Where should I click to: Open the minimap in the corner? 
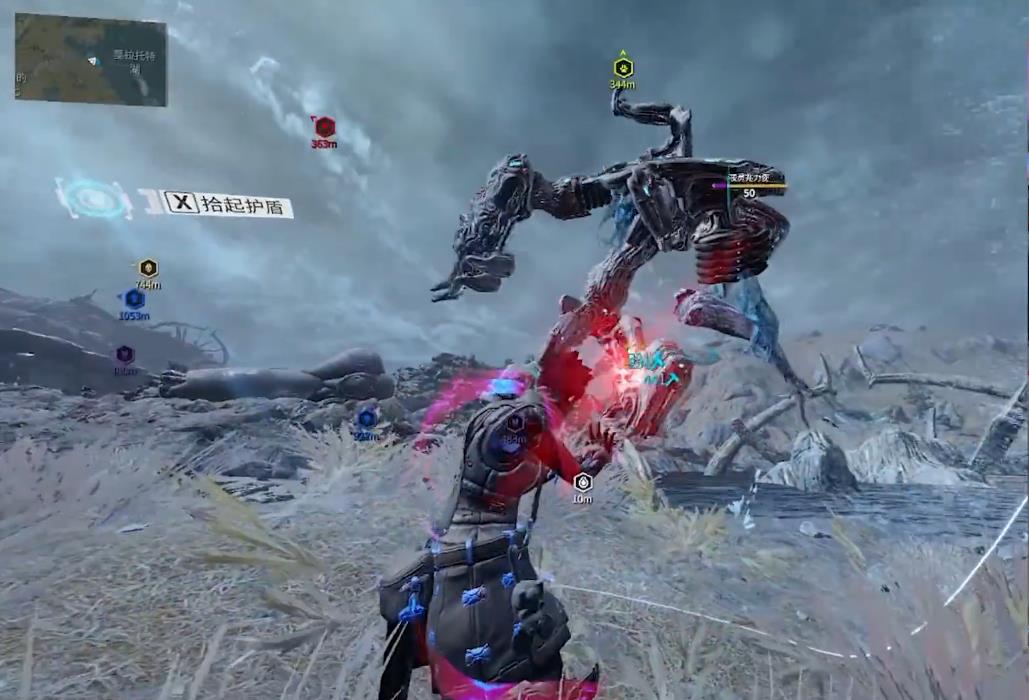point(90,59)
